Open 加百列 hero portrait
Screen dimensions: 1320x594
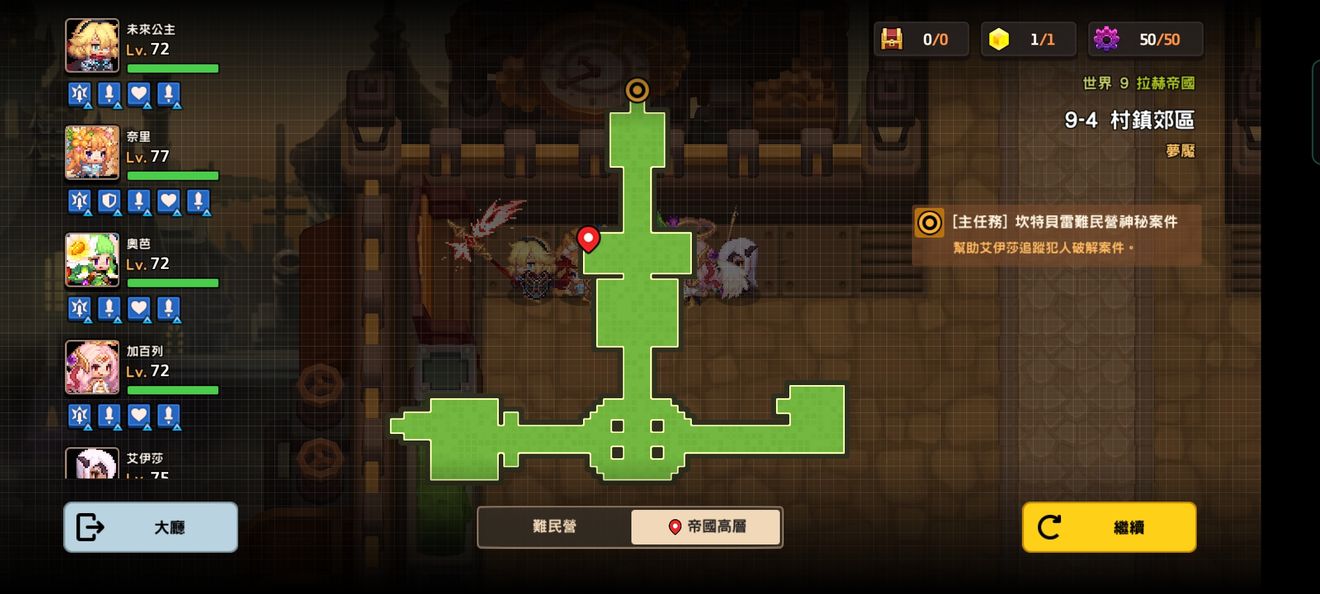(92, 367)
